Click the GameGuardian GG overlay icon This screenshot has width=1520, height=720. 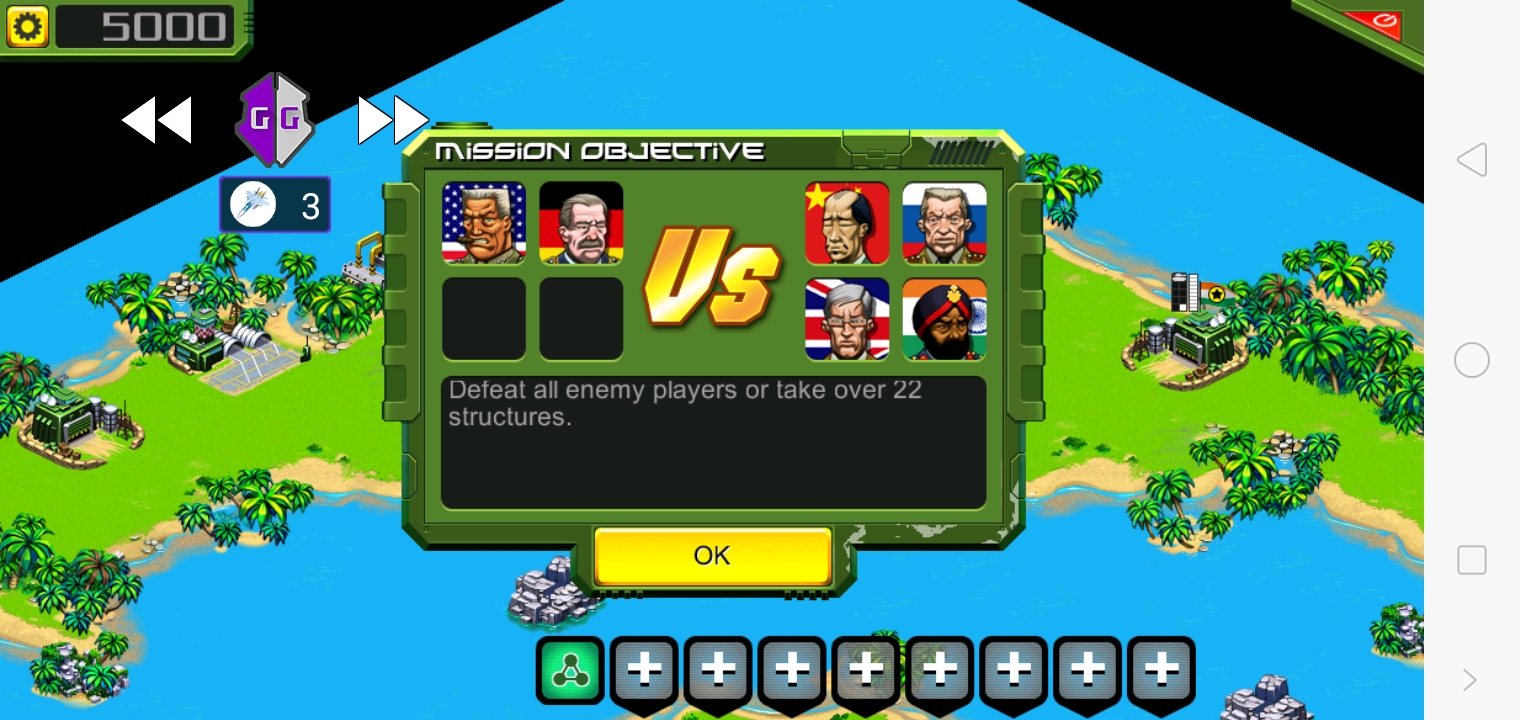pos(275,120)
